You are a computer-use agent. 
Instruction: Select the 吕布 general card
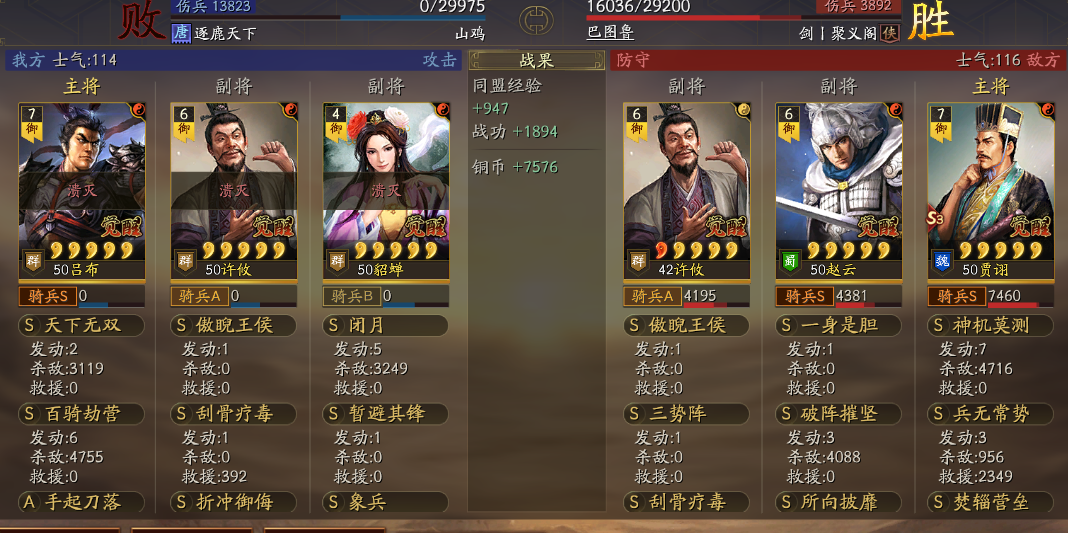(82, 190)
